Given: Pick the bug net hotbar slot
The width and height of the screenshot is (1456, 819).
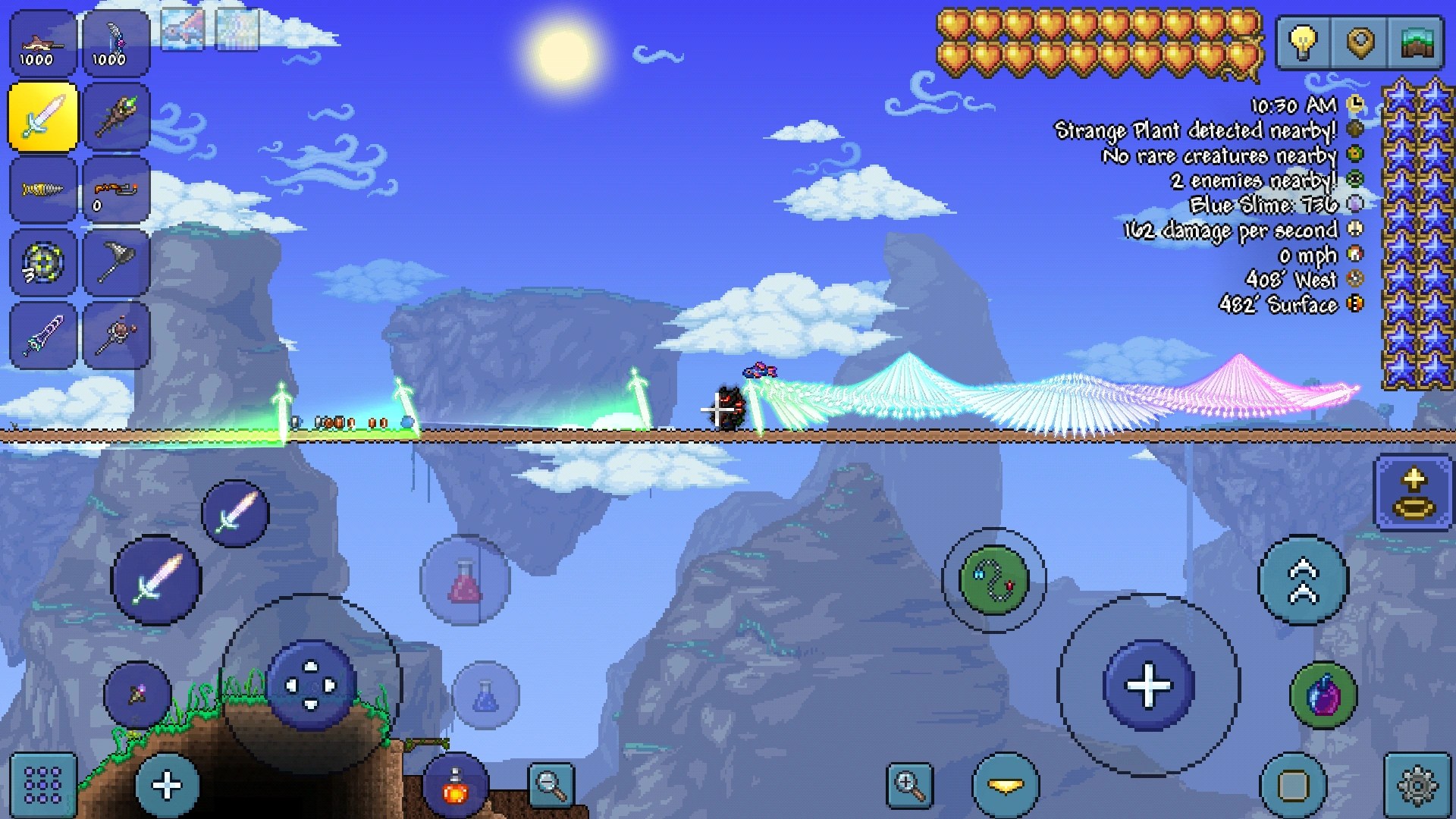Looking at the screenshot, I should pos(116,262).
